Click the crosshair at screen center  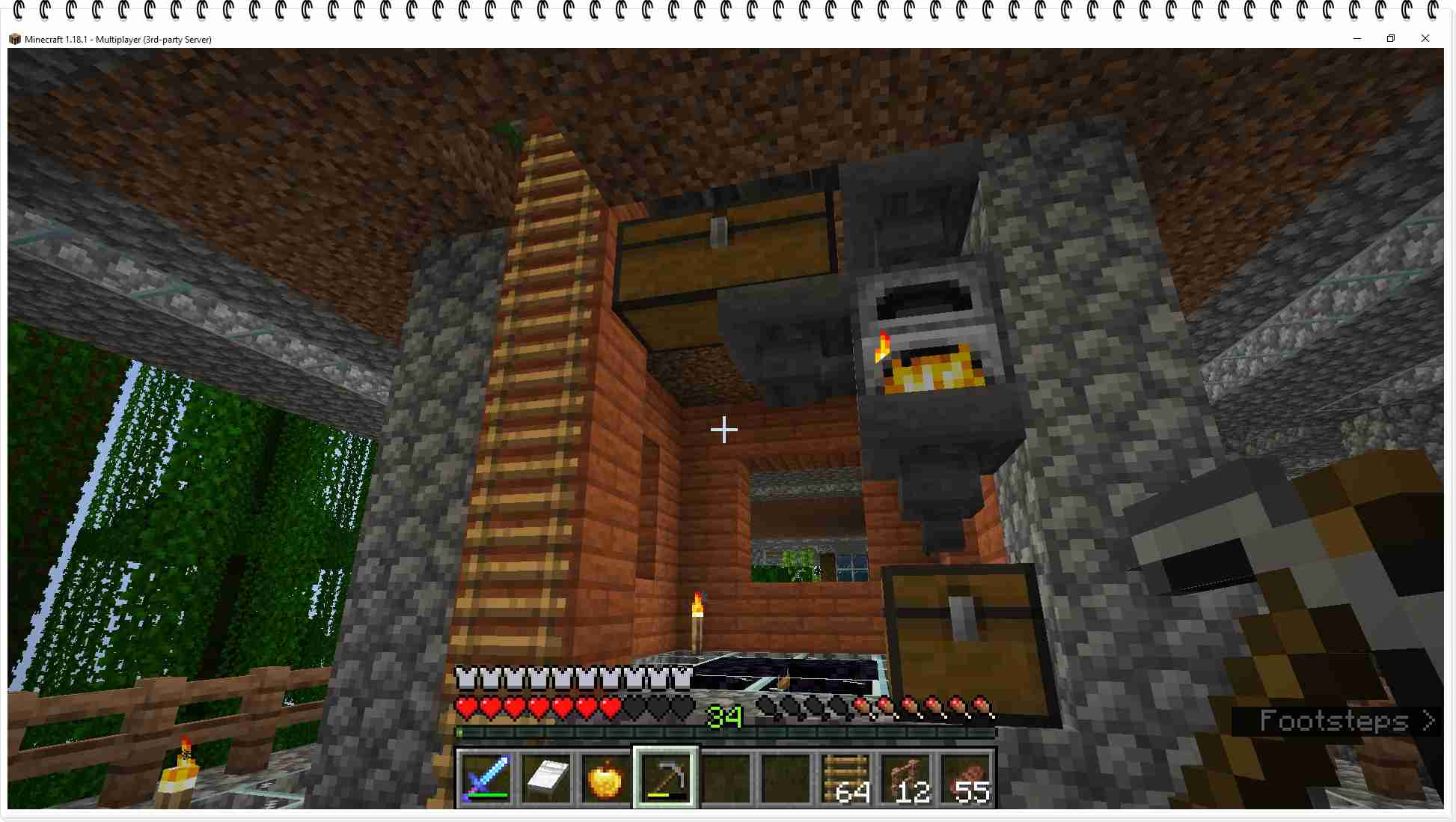point(724,430)
